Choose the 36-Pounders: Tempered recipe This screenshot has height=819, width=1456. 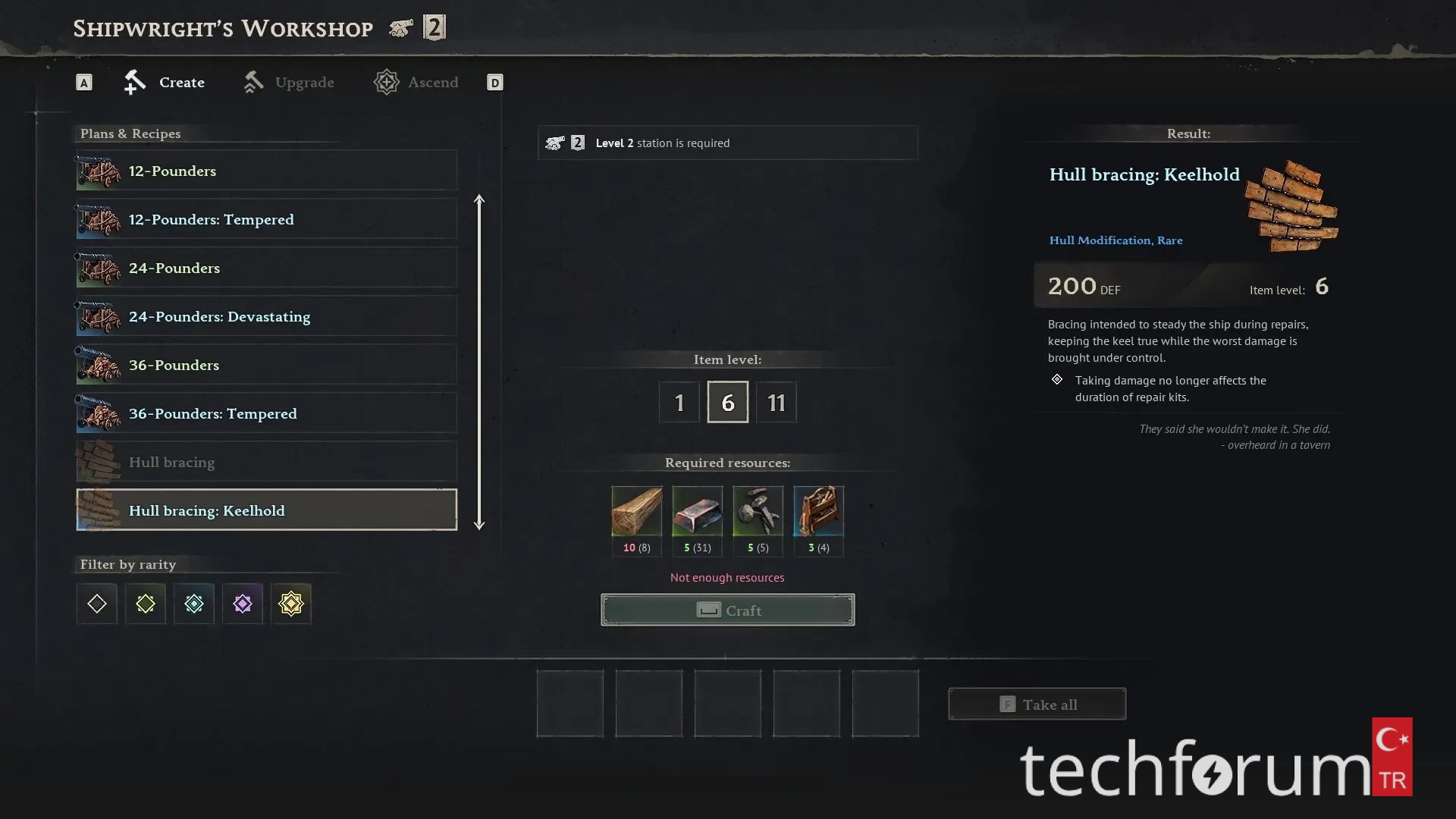[x=266, y=414]
